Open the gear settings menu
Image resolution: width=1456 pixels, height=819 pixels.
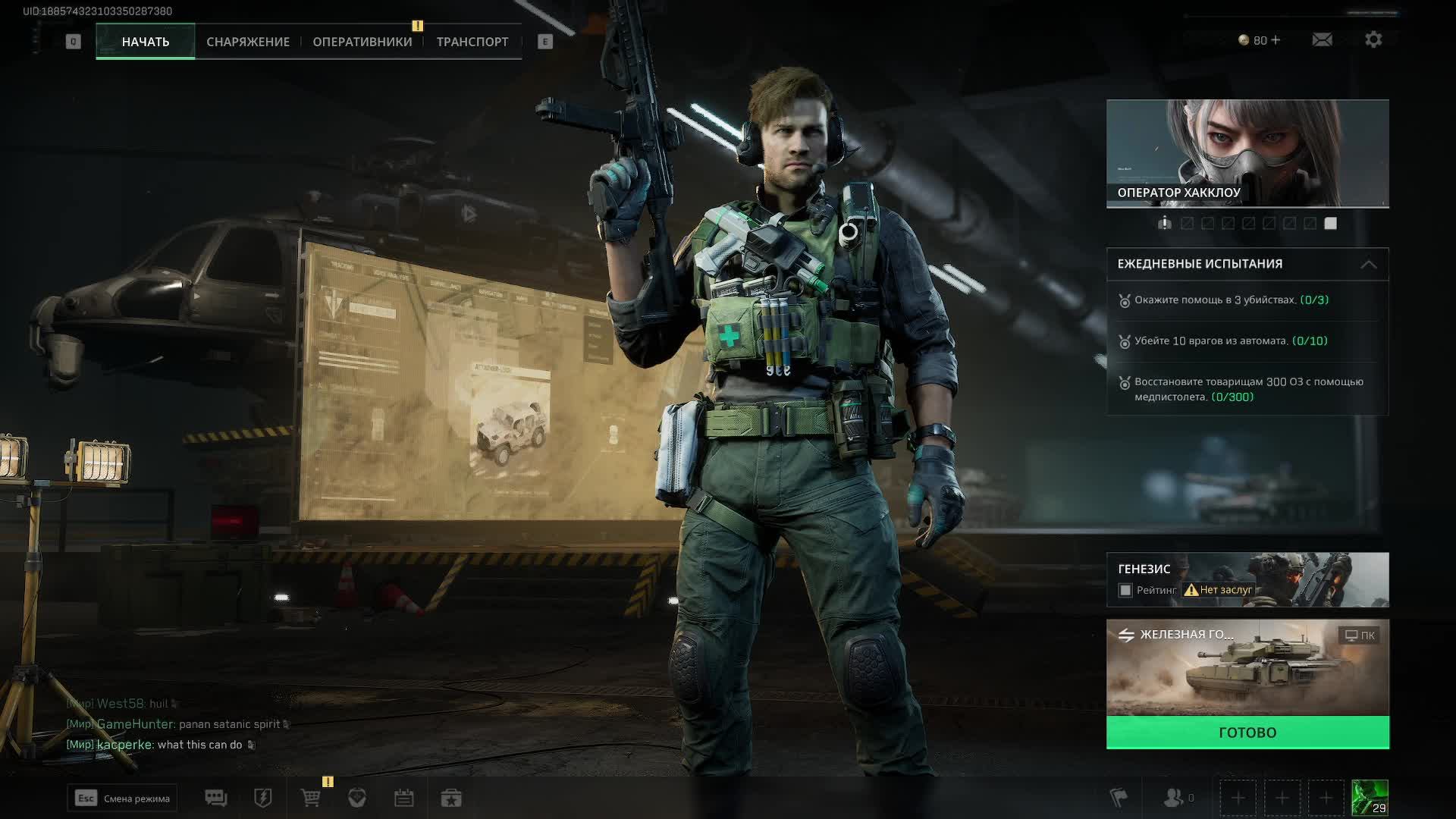click(x=1373, y=39)
